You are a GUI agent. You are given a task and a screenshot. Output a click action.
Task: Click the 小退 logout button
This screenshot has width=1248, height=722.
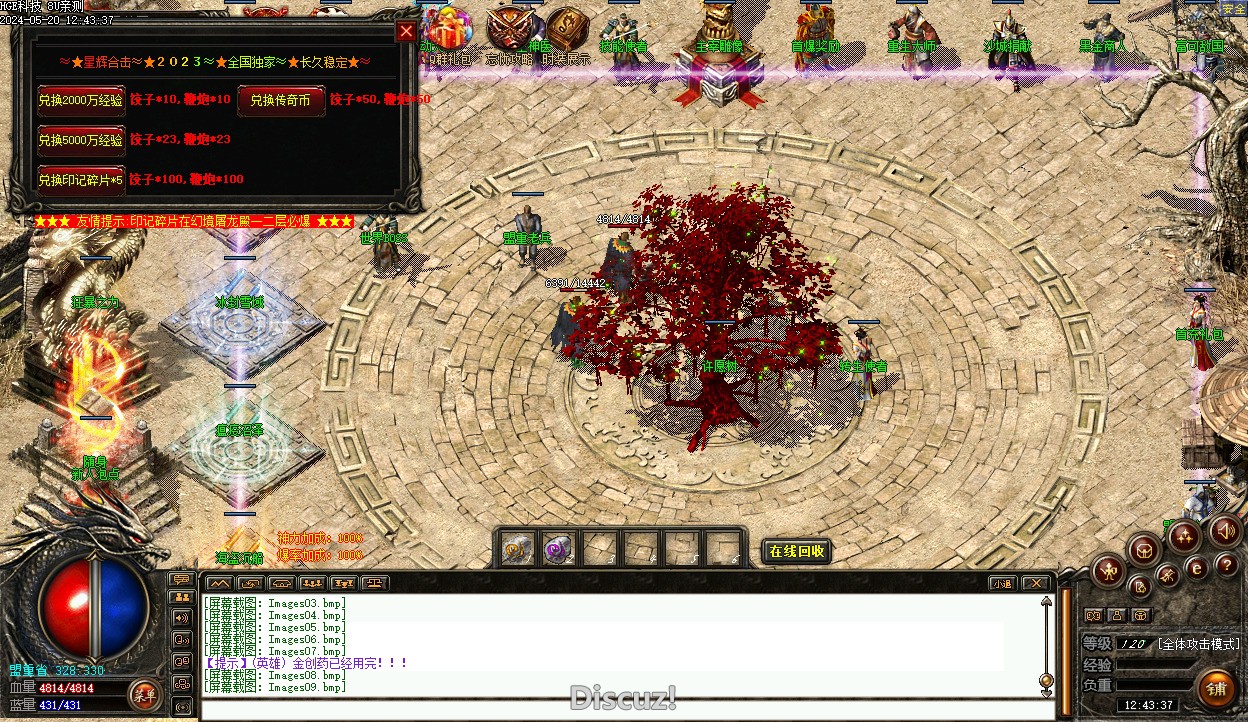1002,583
